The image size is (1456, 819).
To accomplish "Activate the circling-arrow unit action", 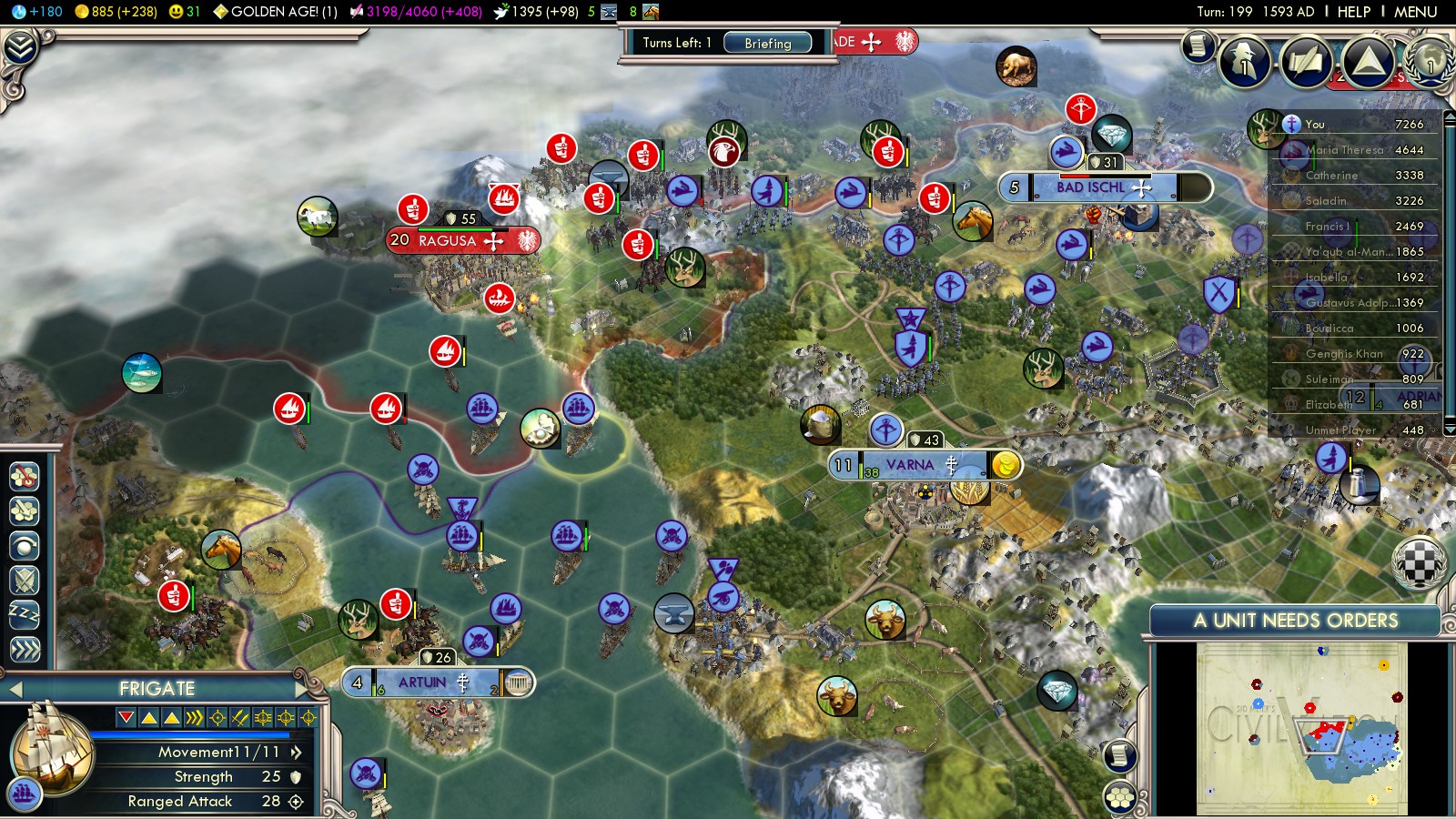I will tap(25, 545).
